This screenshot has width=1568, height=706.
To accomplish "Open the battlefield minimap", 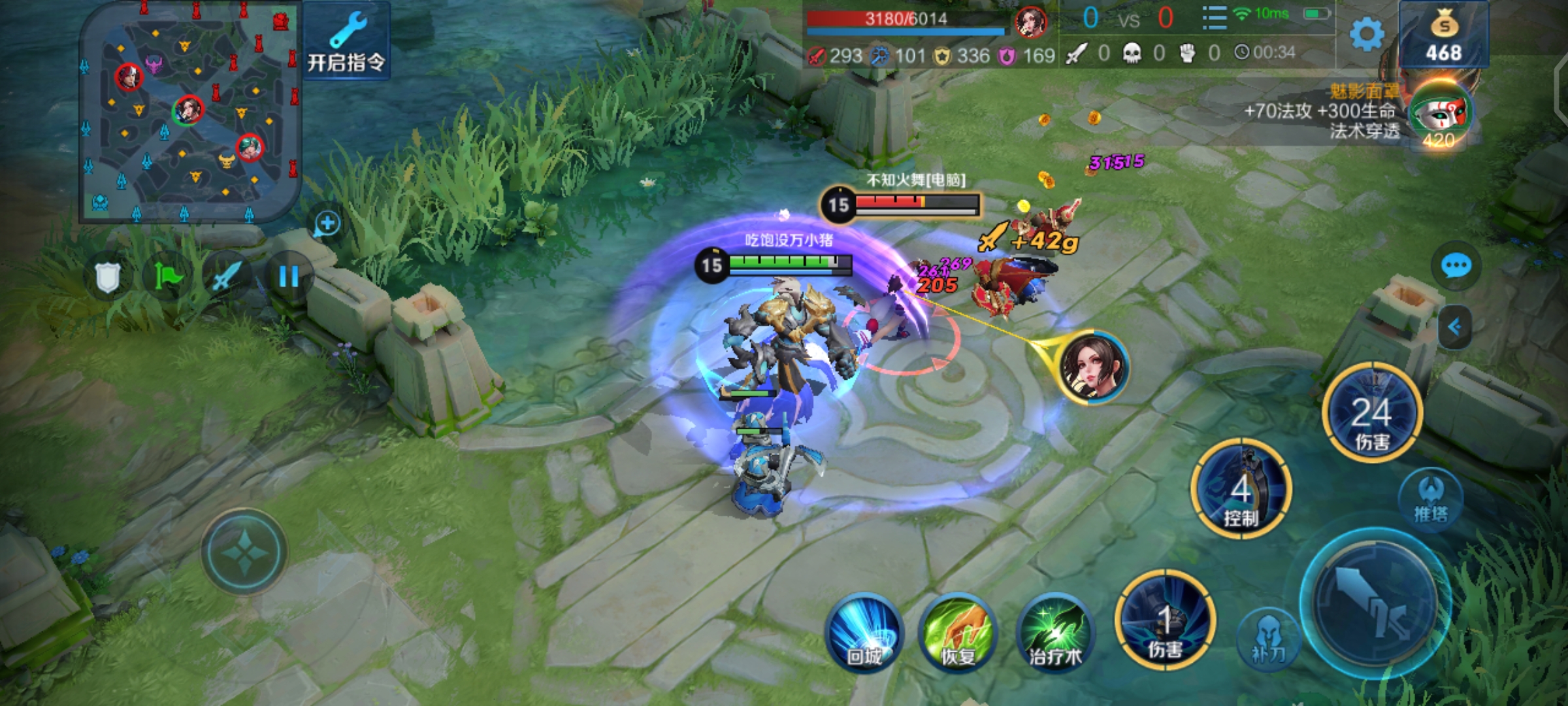I will pyautogui.click(x=189, y=111).
